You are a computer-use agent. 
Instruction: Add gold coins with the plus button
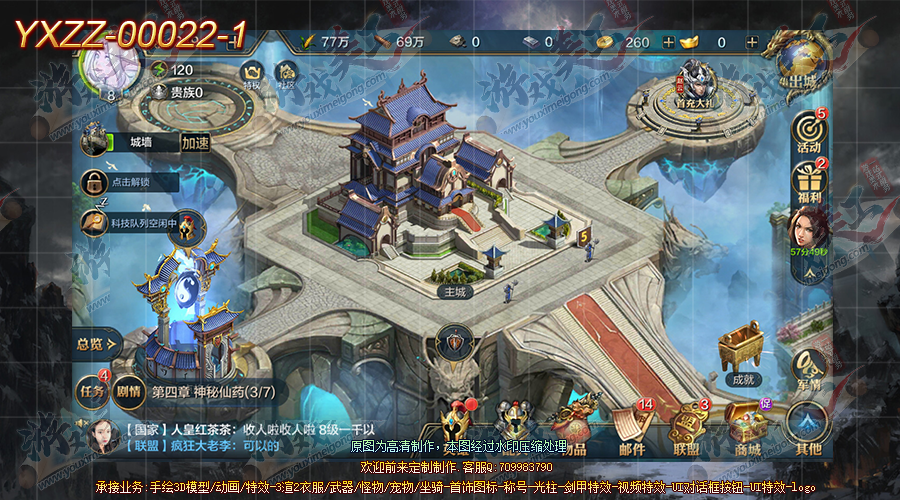pos(669,43)
